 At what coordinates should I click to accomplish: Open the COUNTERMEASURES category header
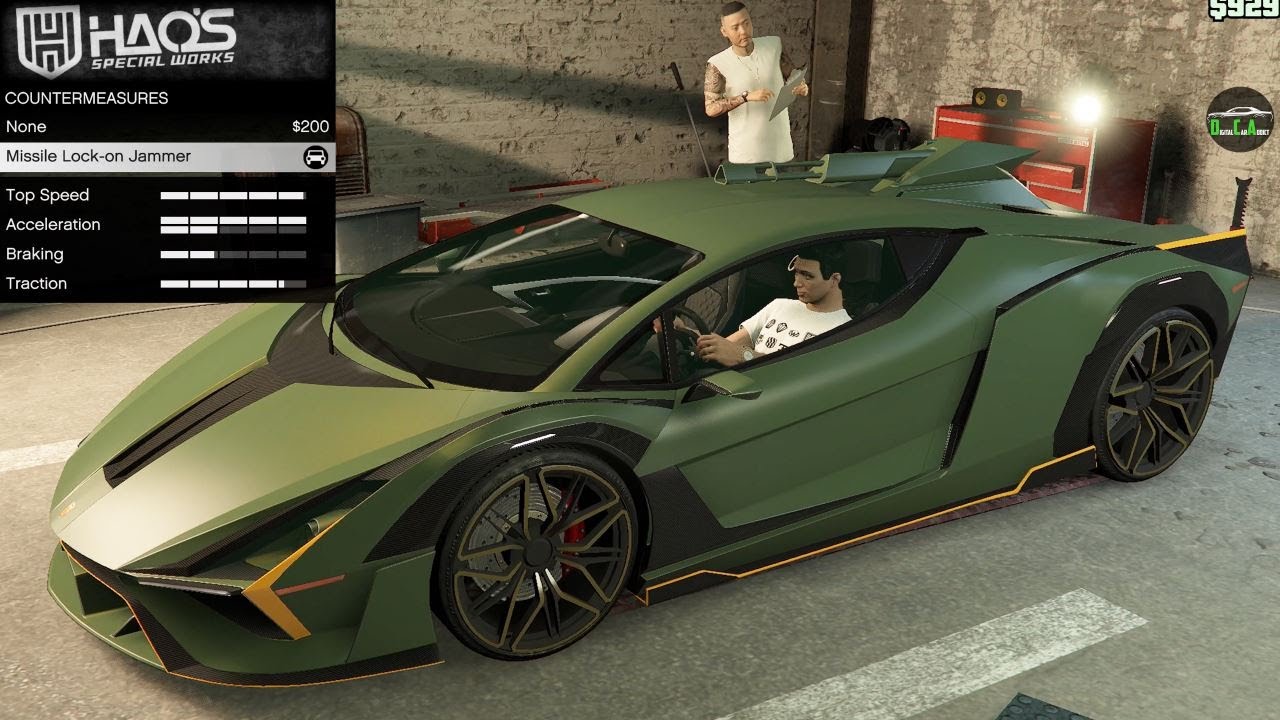coord(87,98)
